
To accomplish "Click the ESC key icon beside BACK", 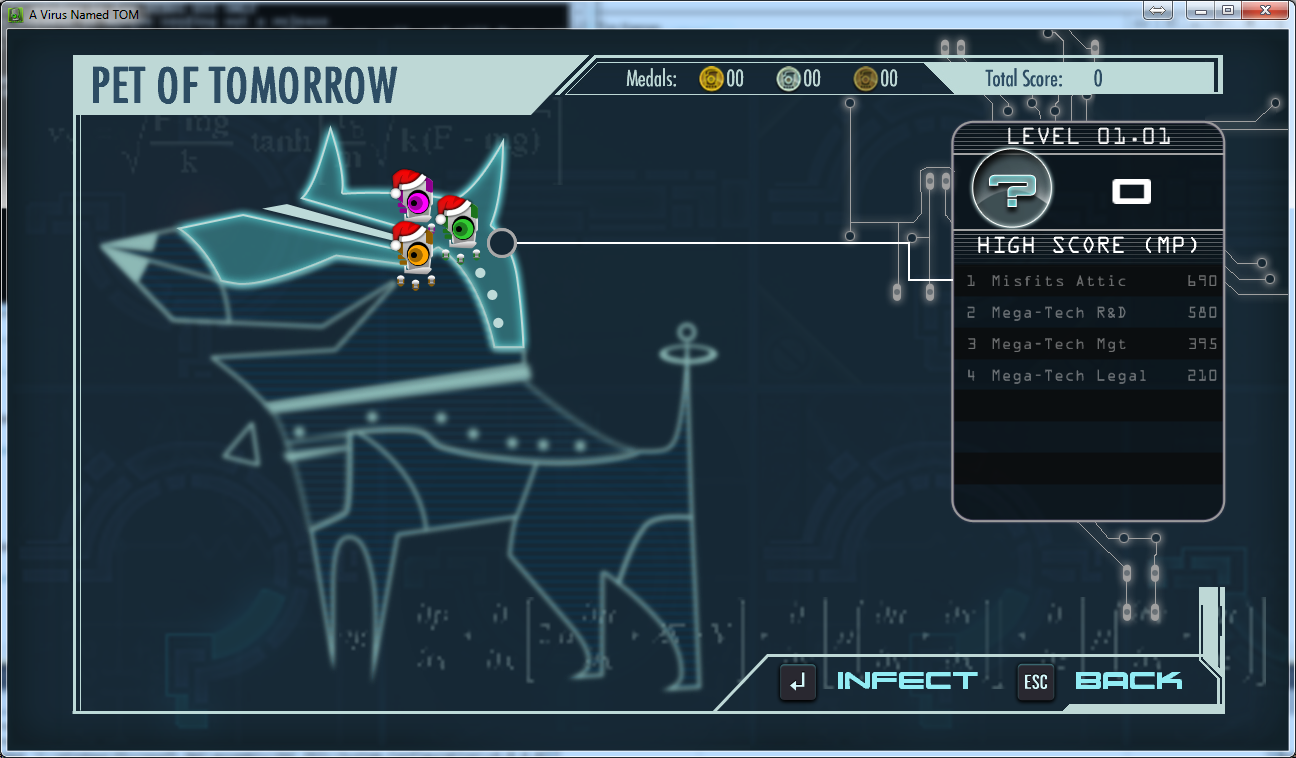I will [1035, 683].
